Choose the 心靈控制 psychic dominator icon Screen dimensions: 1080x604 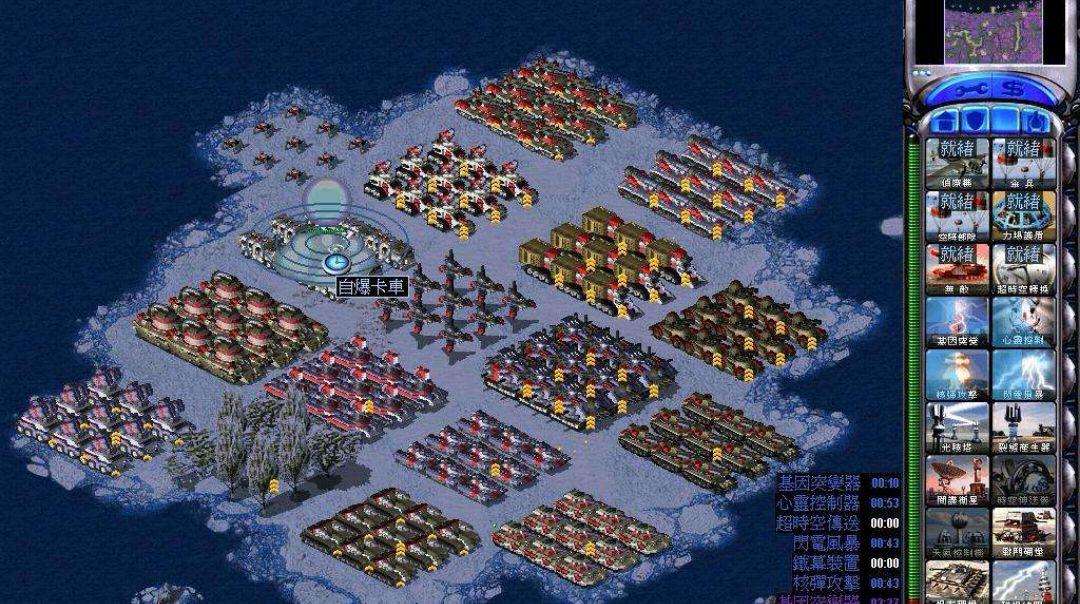click(x=1023, y=320)
